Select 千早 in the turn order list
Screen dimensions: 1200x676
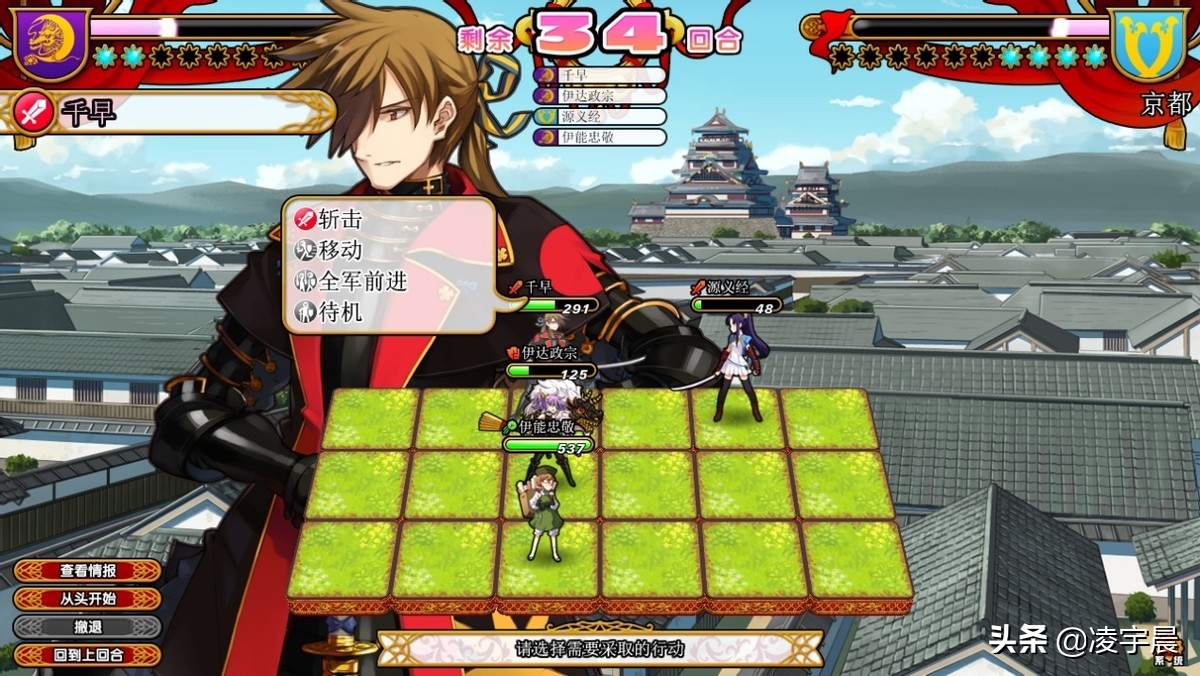600,75
